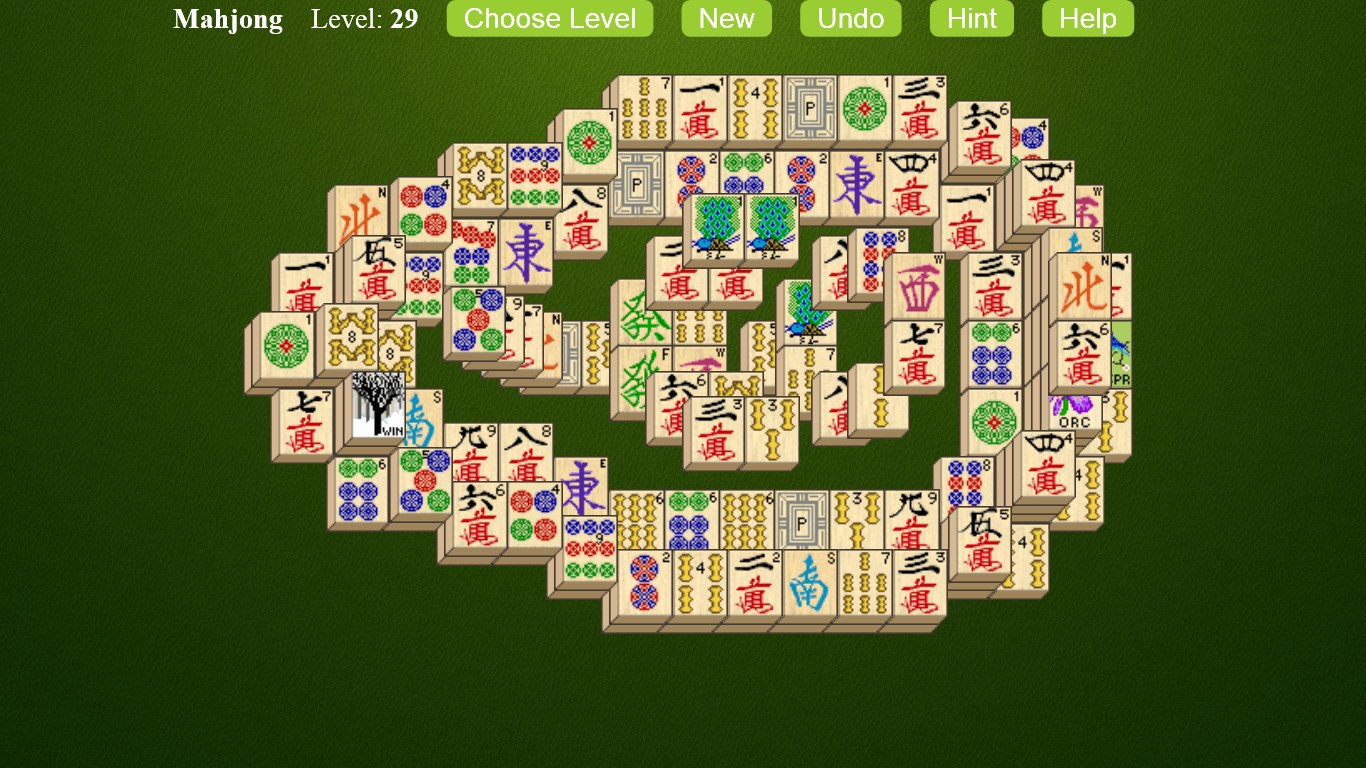Start a new game
Screen dimensions: 1366x768
[x=726, y=18]
